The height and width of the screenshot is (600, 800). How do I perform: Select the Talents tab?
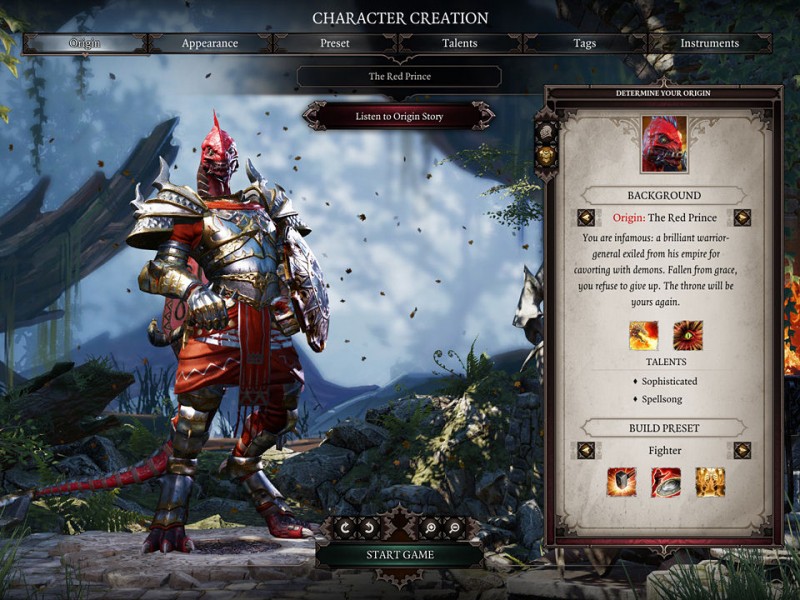point(460,43)
